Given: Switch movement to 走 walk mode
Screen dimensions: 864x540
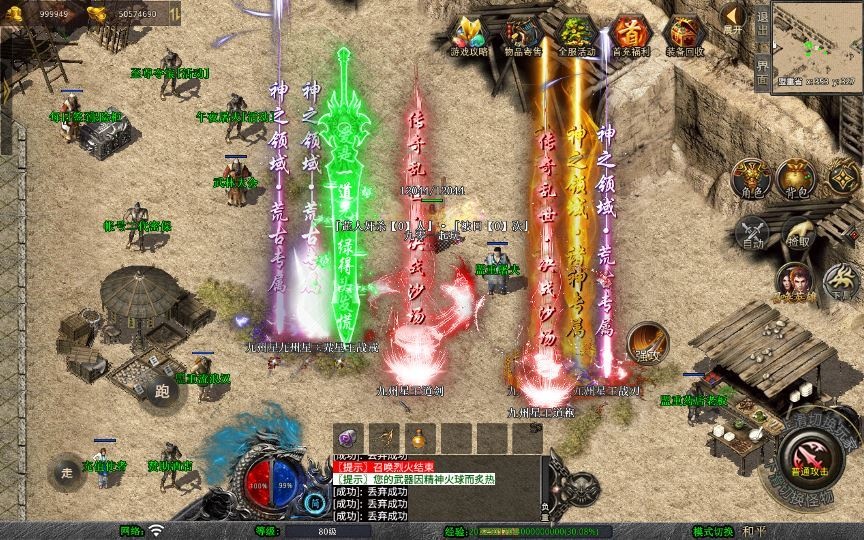Looking at the screenshot, I should tap(68, 472).
